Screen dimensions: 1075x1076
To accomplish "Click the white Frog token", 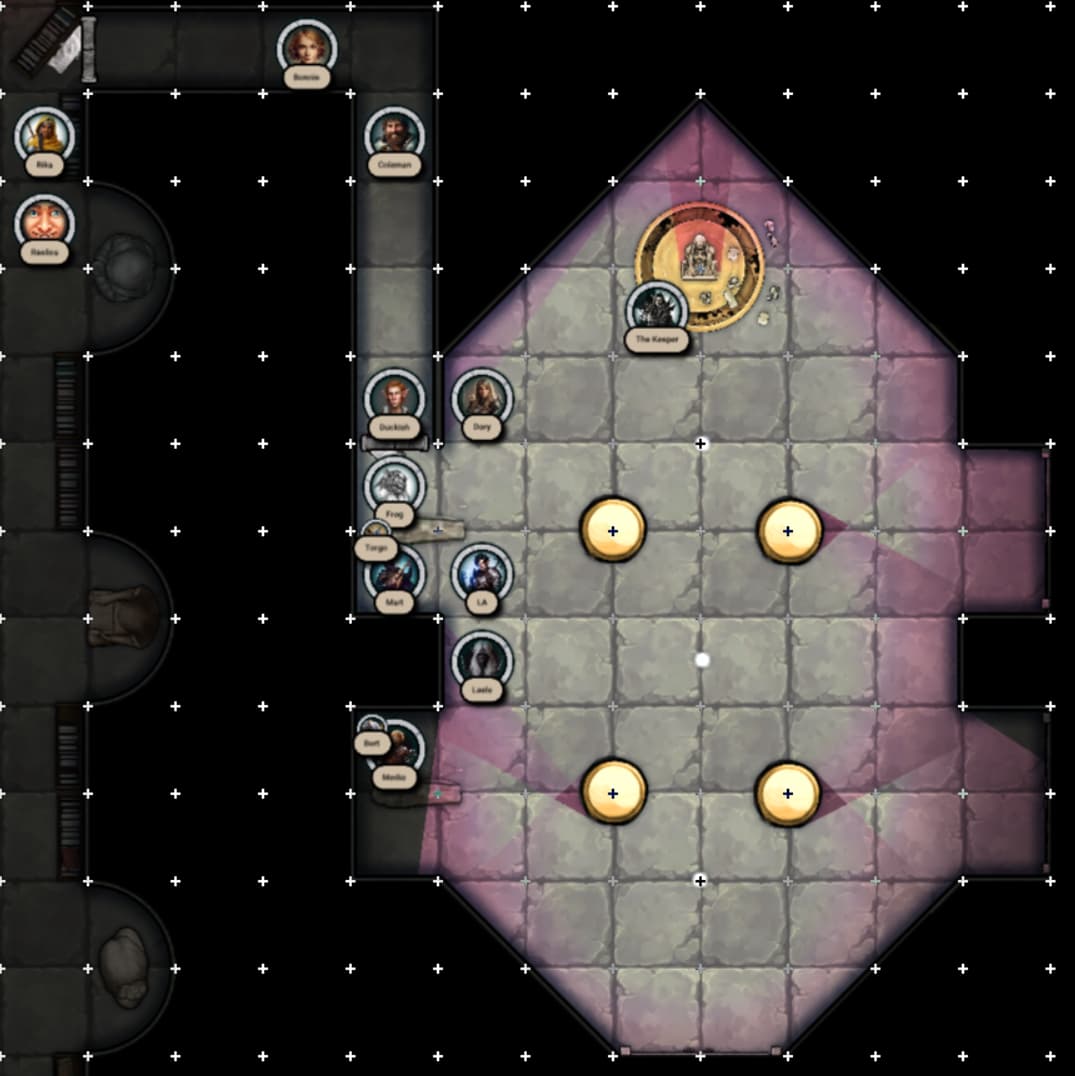I will click(x=394, y=485).
